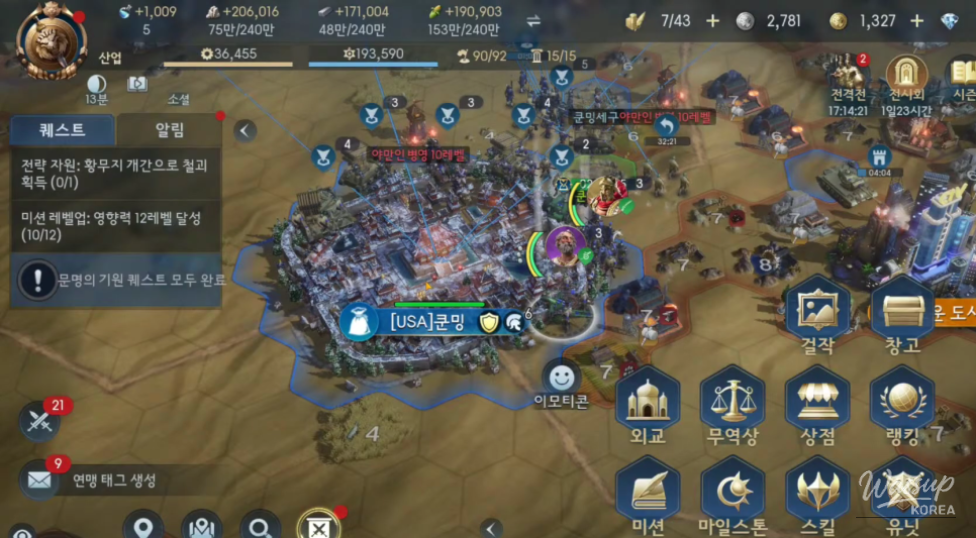The width and height of the screenshot is (976, 538).
Task: Switch to the 알림 notifications tab
Action: point(168,130)
